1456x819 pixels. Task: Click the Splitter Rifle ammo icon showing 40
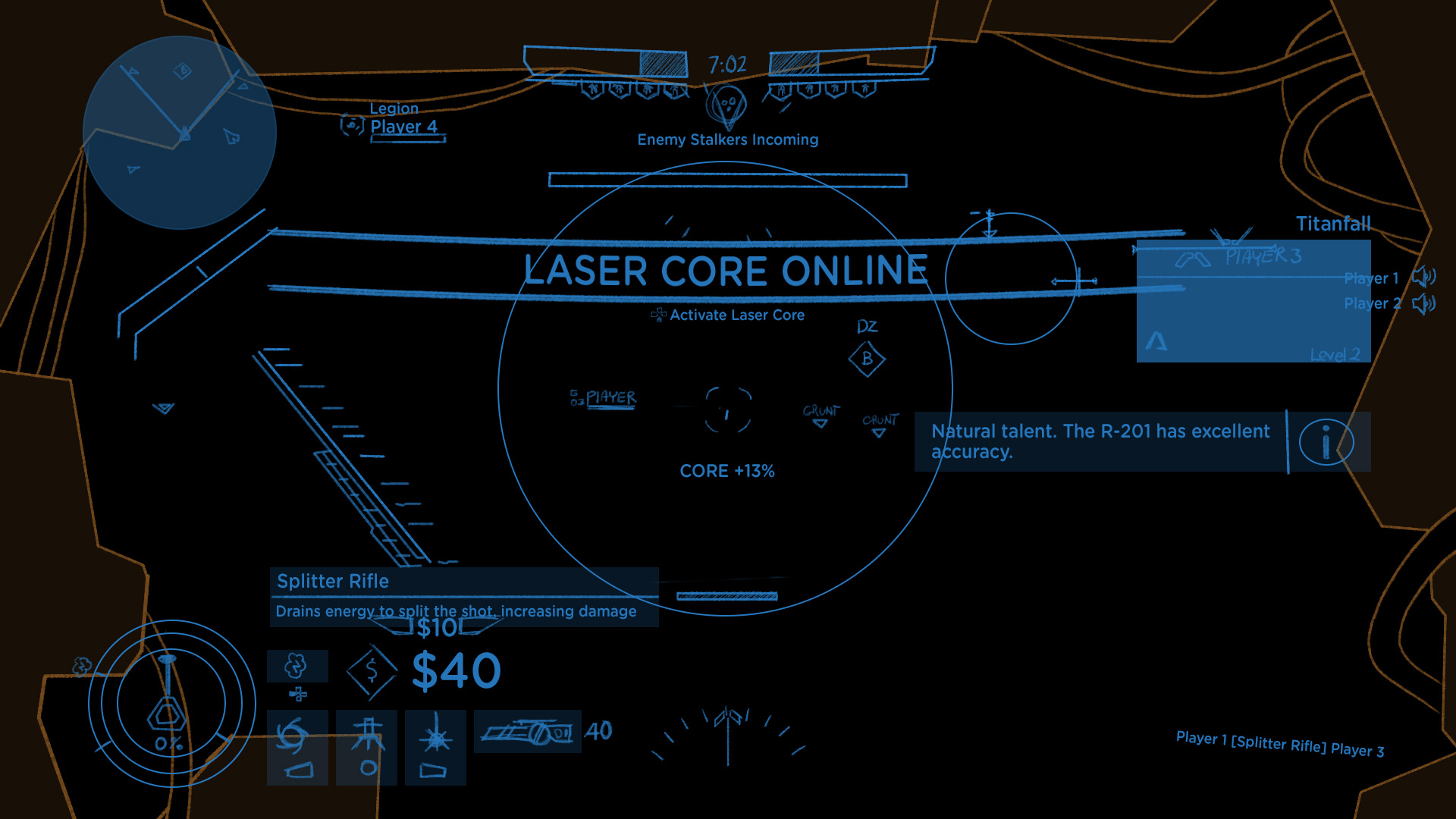[x=527, y=732]
